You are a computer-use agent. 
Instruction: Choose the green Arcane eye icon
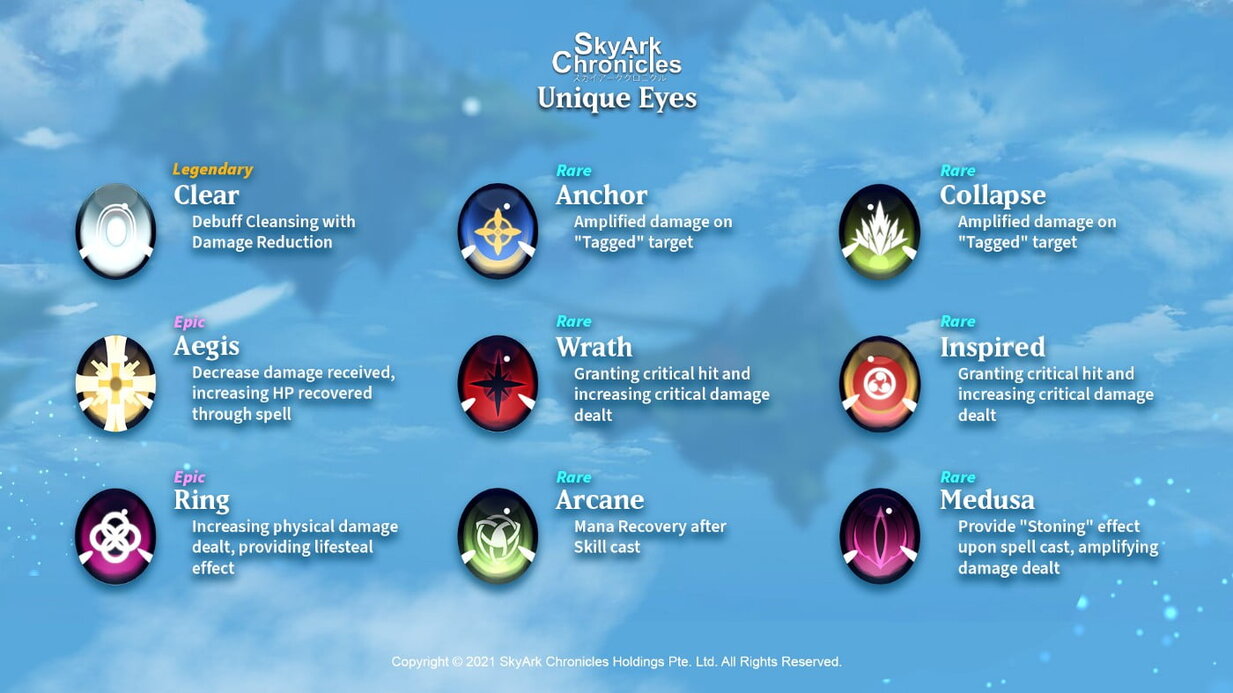(498, 536)
